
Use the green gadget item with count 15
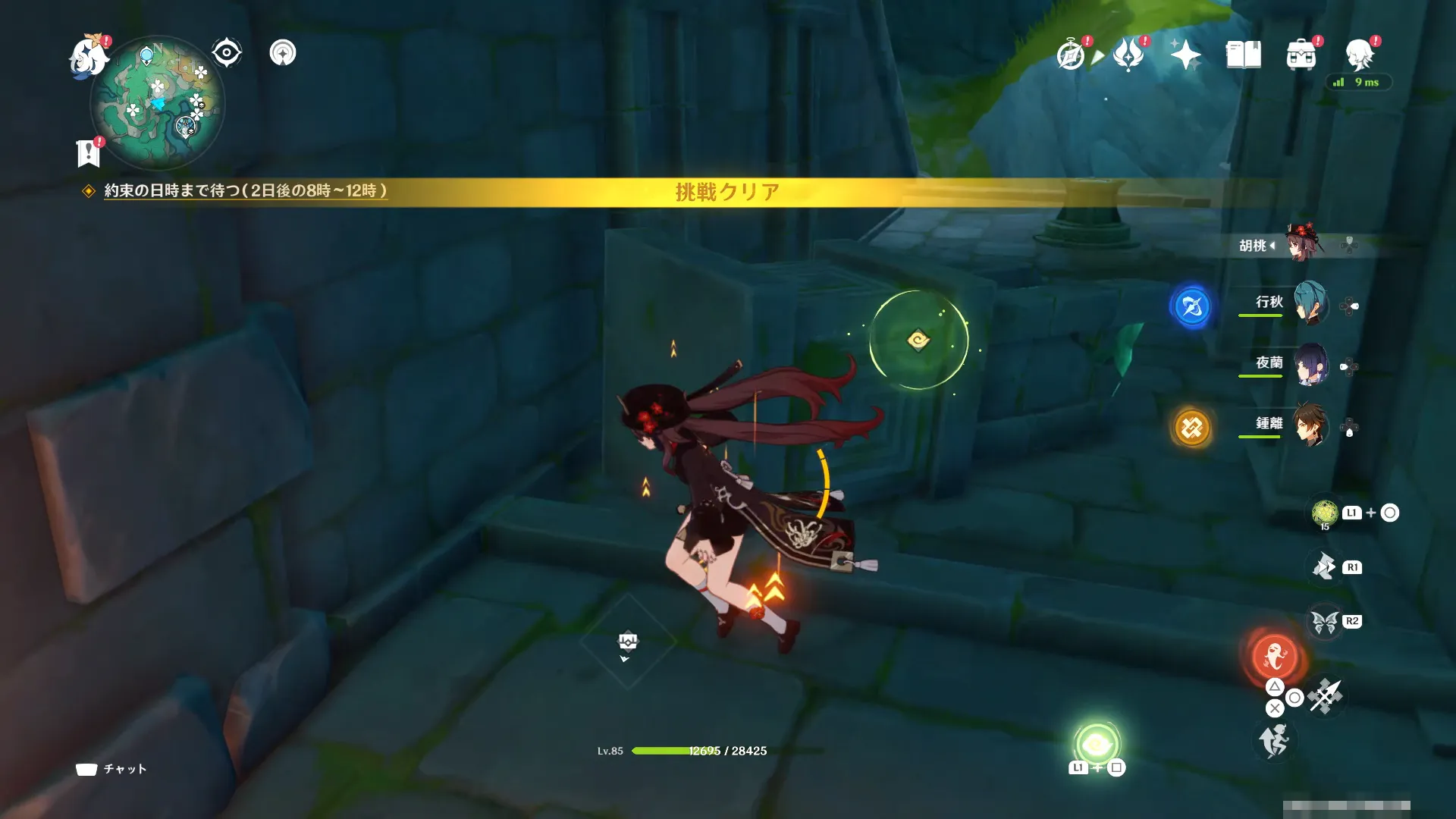tap(1325, 513)
